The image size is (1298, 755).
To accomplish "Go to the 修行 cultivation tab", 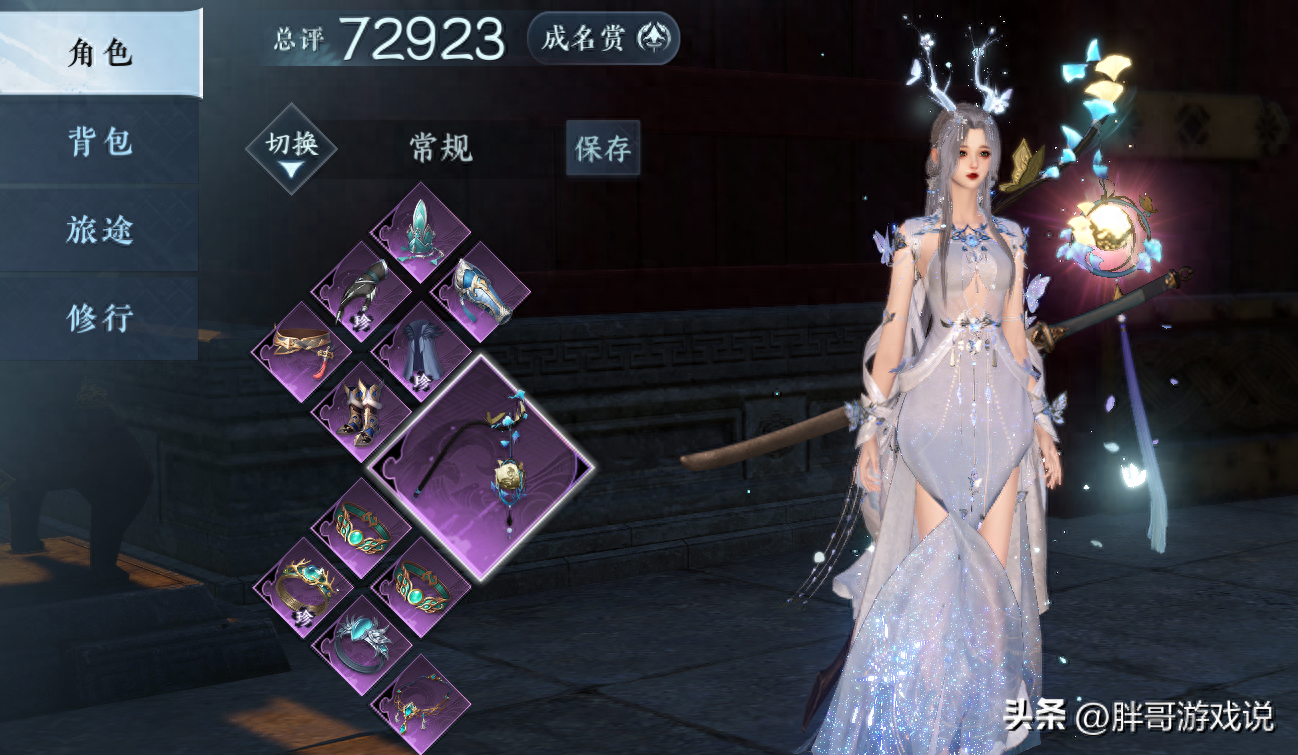I will [x=100, y=318].
